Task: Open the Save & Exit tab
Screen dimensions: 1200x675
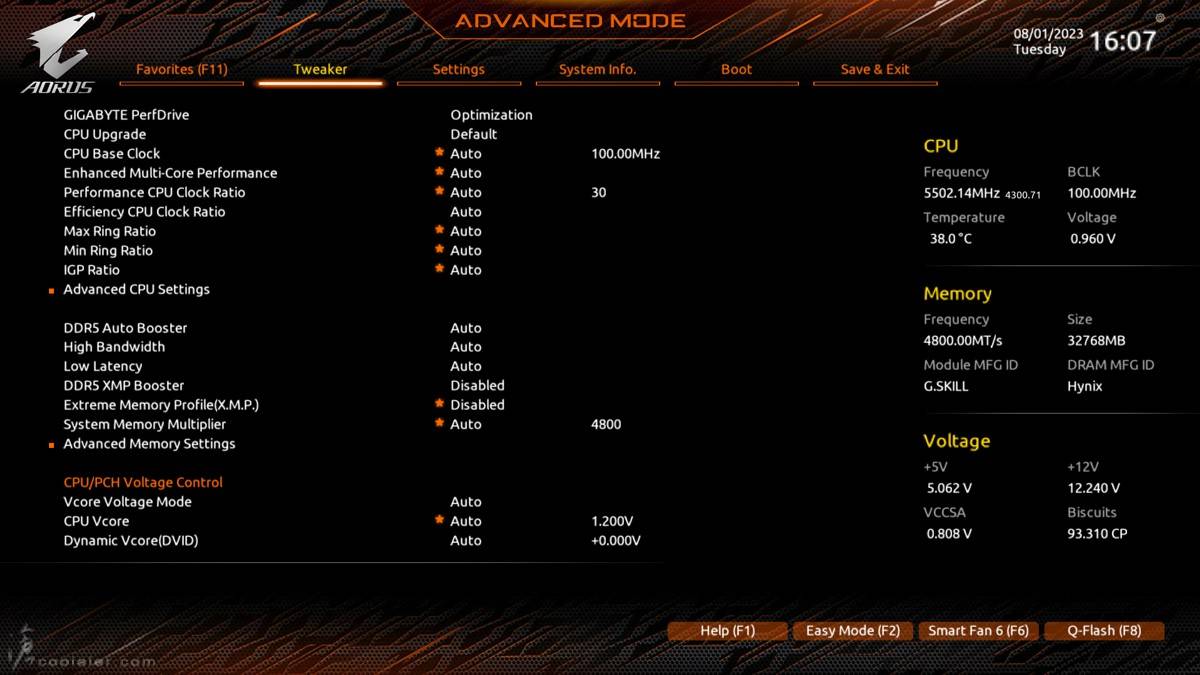Action: pyautogui.click(x=875, y=70)
